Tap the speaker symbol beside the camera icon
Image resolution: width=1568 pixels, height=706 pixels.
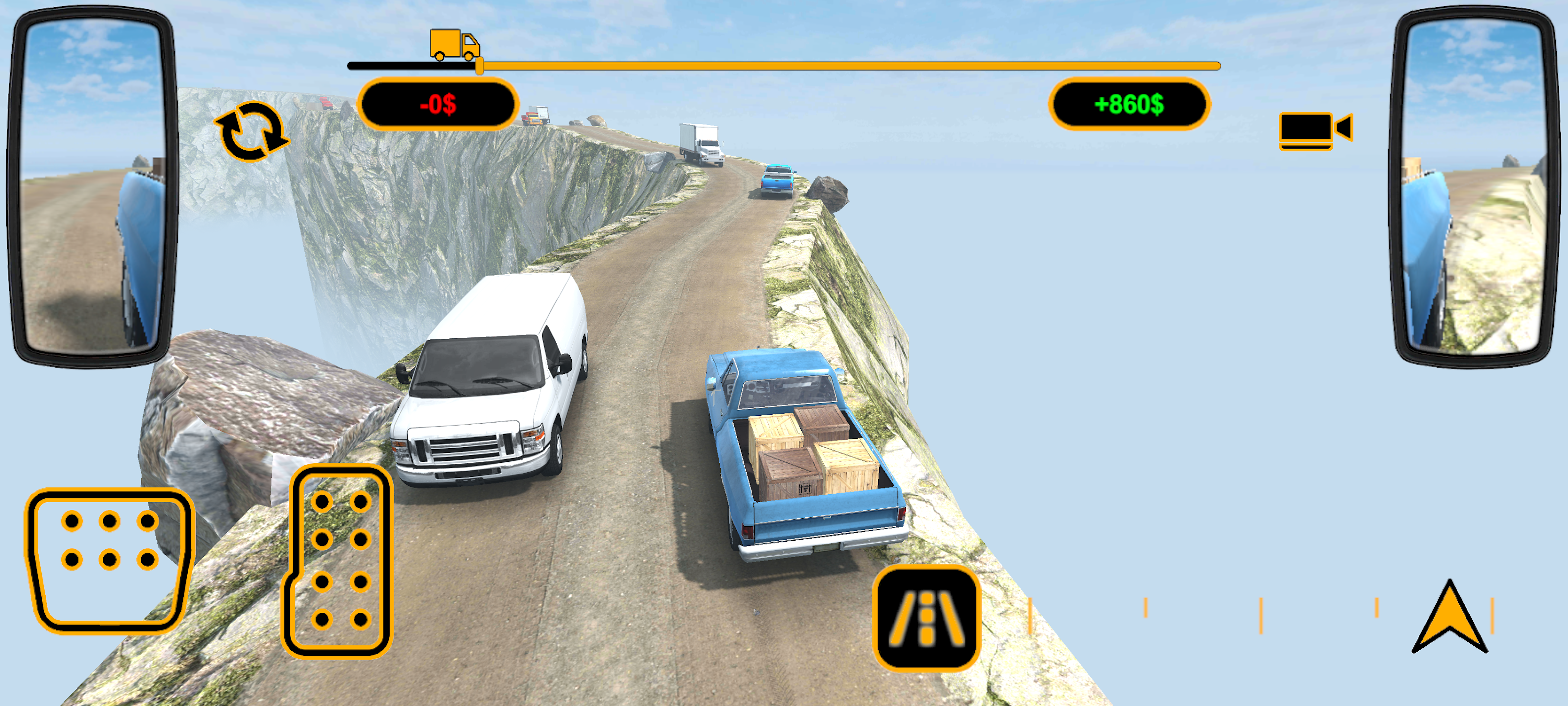tap(1342, 128)
